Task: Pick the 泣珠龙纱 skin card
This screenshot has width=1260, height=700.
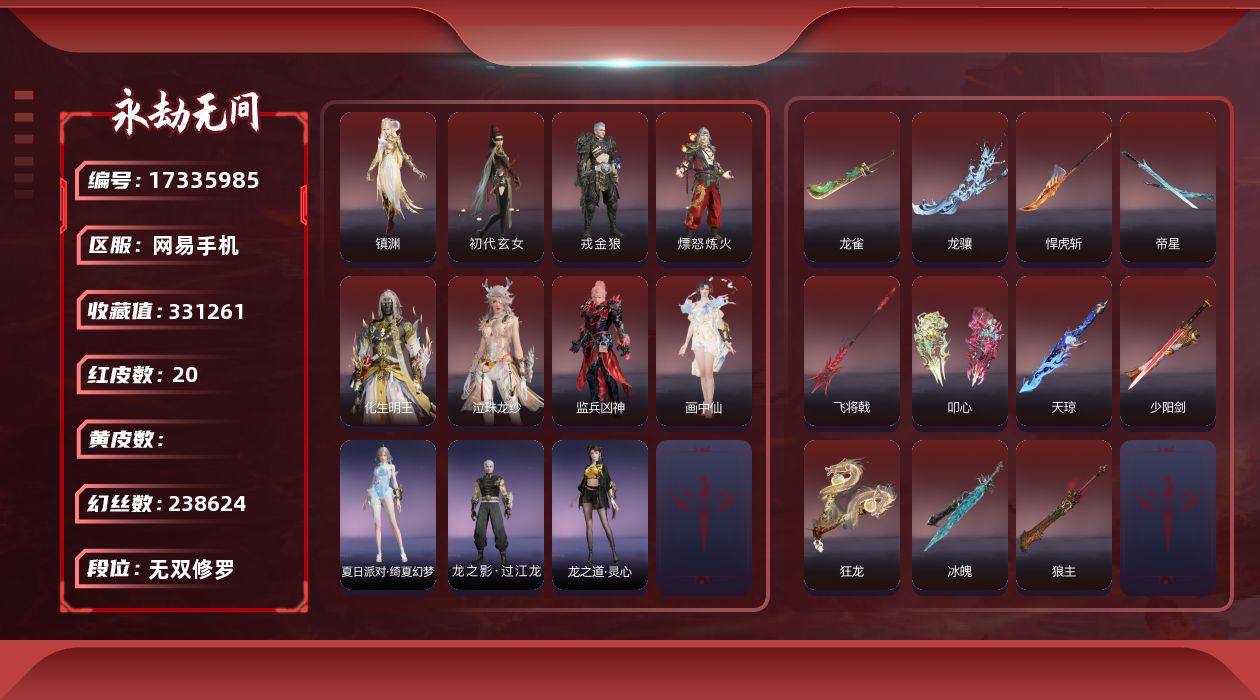Action: coord(496,350)
